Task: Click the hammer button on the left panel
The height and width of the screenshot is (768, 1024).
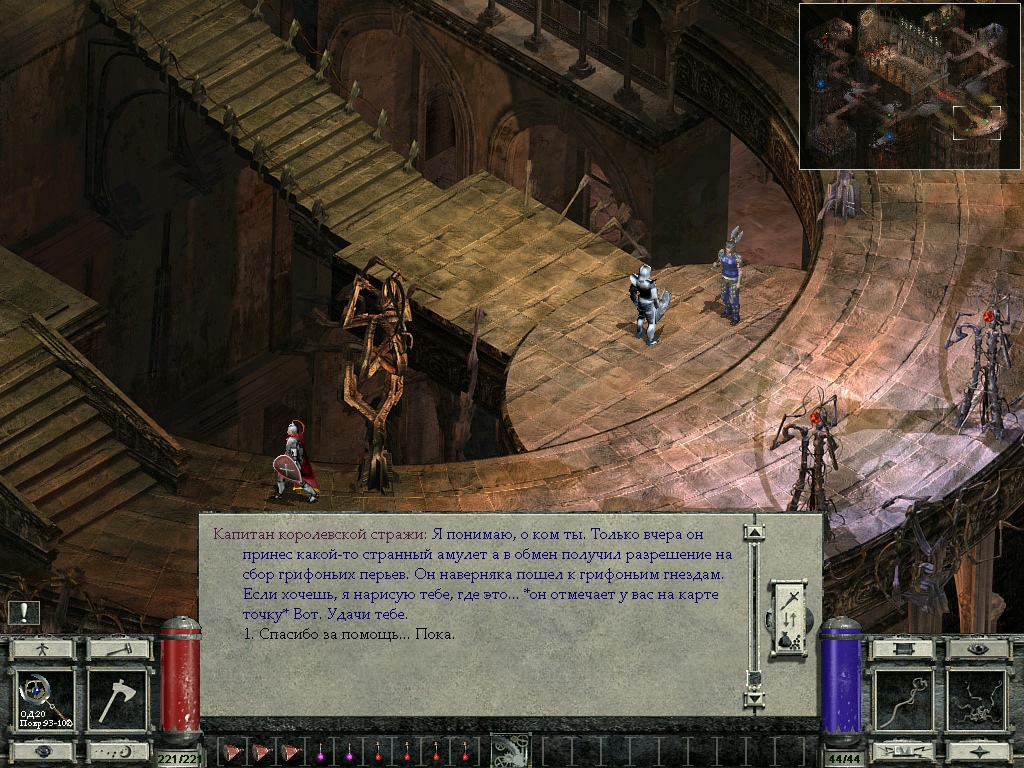Action: click(x=117, y=649)
